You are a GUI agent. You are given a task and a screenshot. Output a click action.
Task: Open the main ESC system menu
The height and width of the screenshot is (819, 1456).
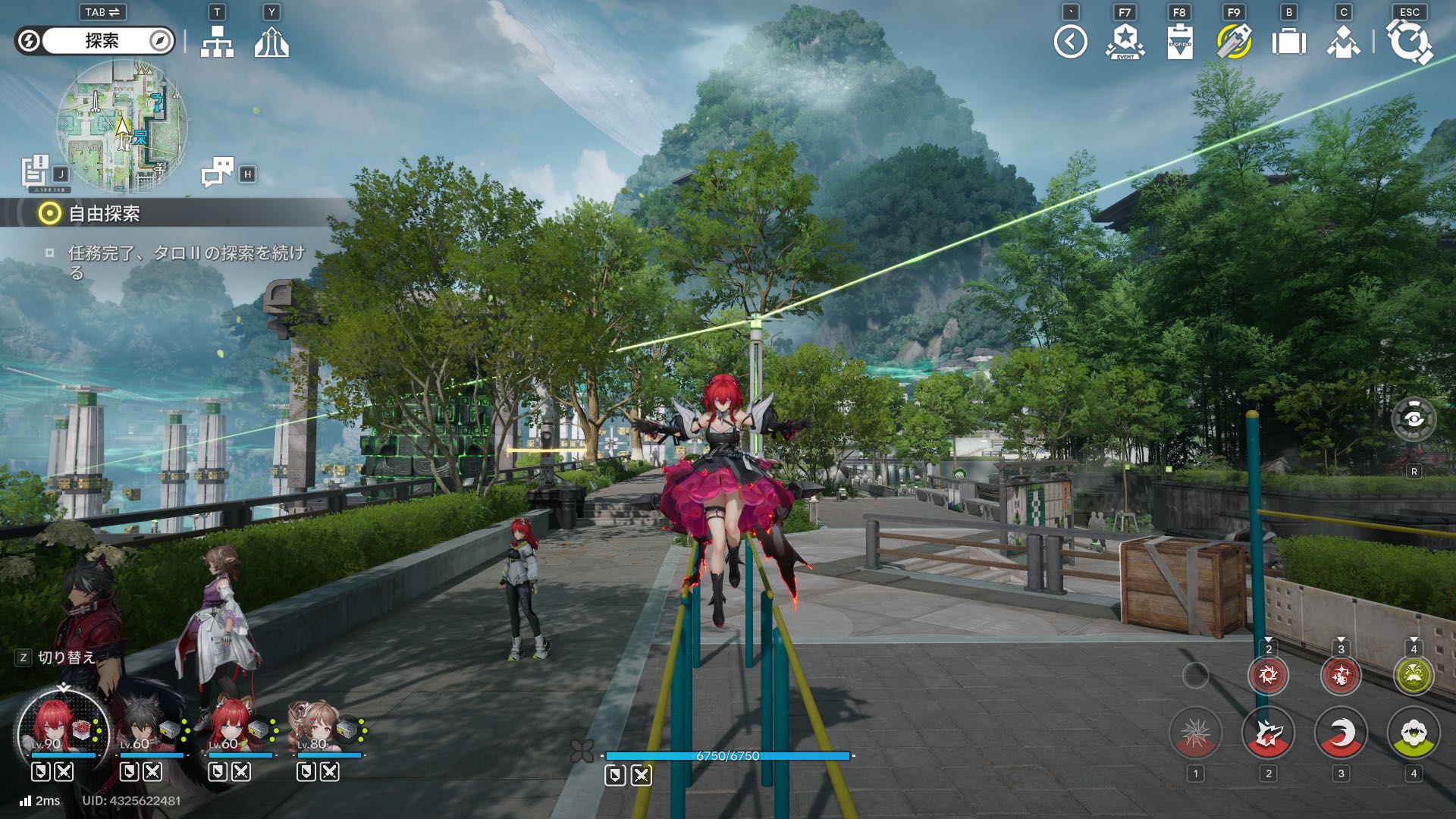1409,42
